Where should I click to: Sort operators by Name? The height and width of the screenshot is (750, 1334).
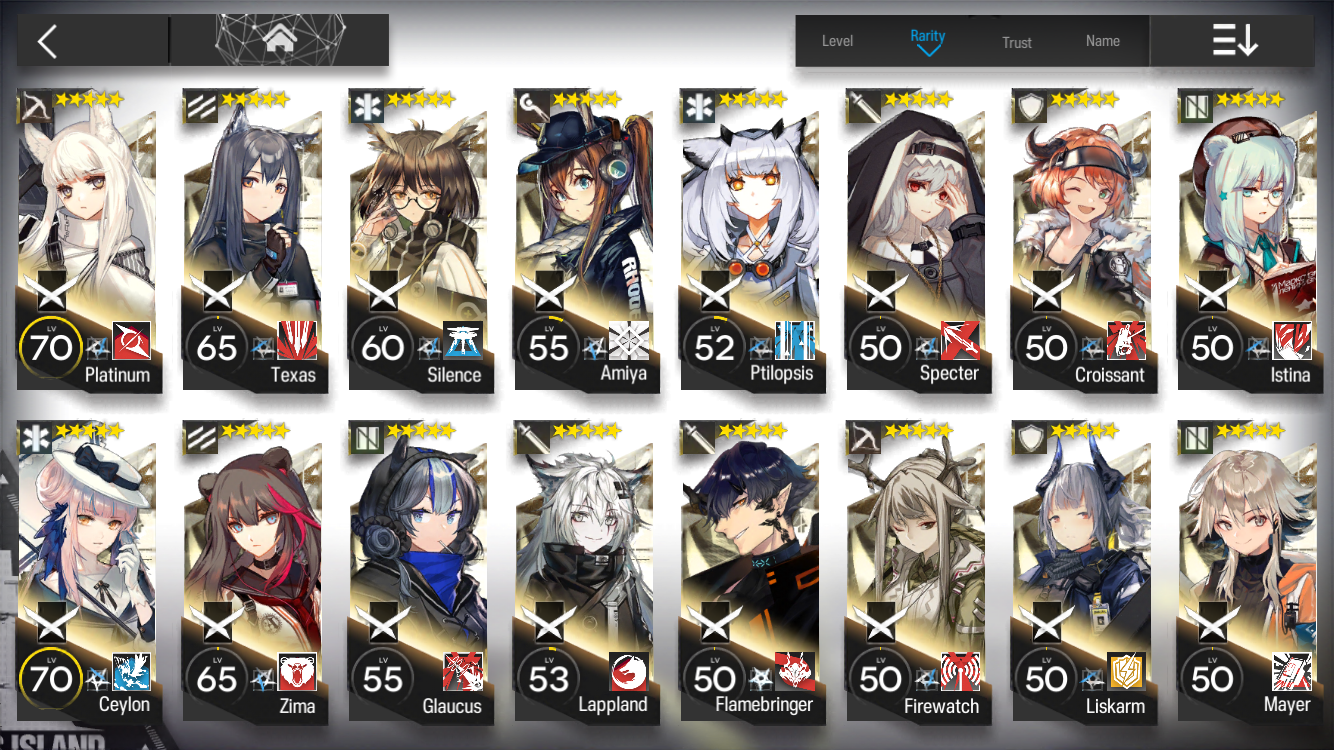tap(1102, 41)
